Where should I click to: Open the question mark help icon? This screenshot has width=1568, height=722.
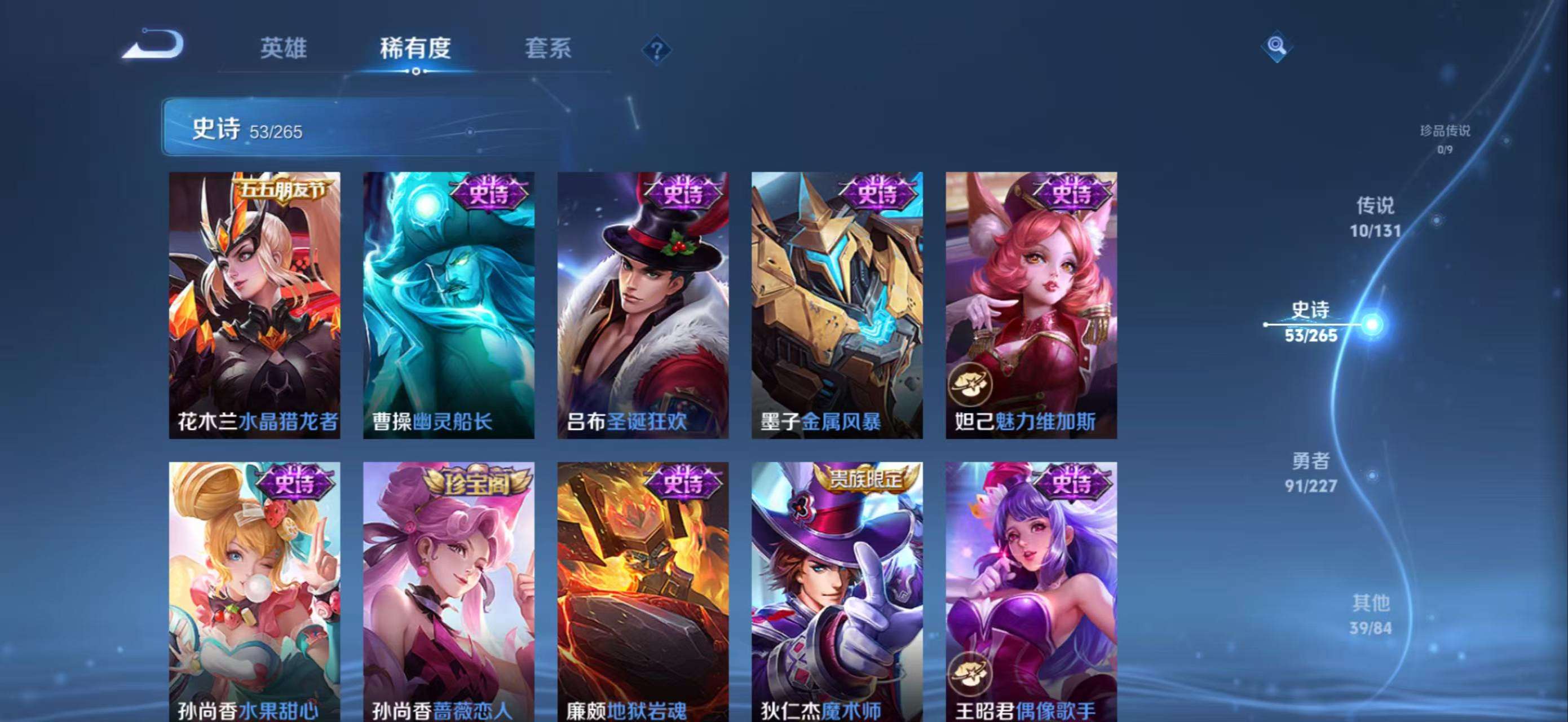tap(656, 50)
